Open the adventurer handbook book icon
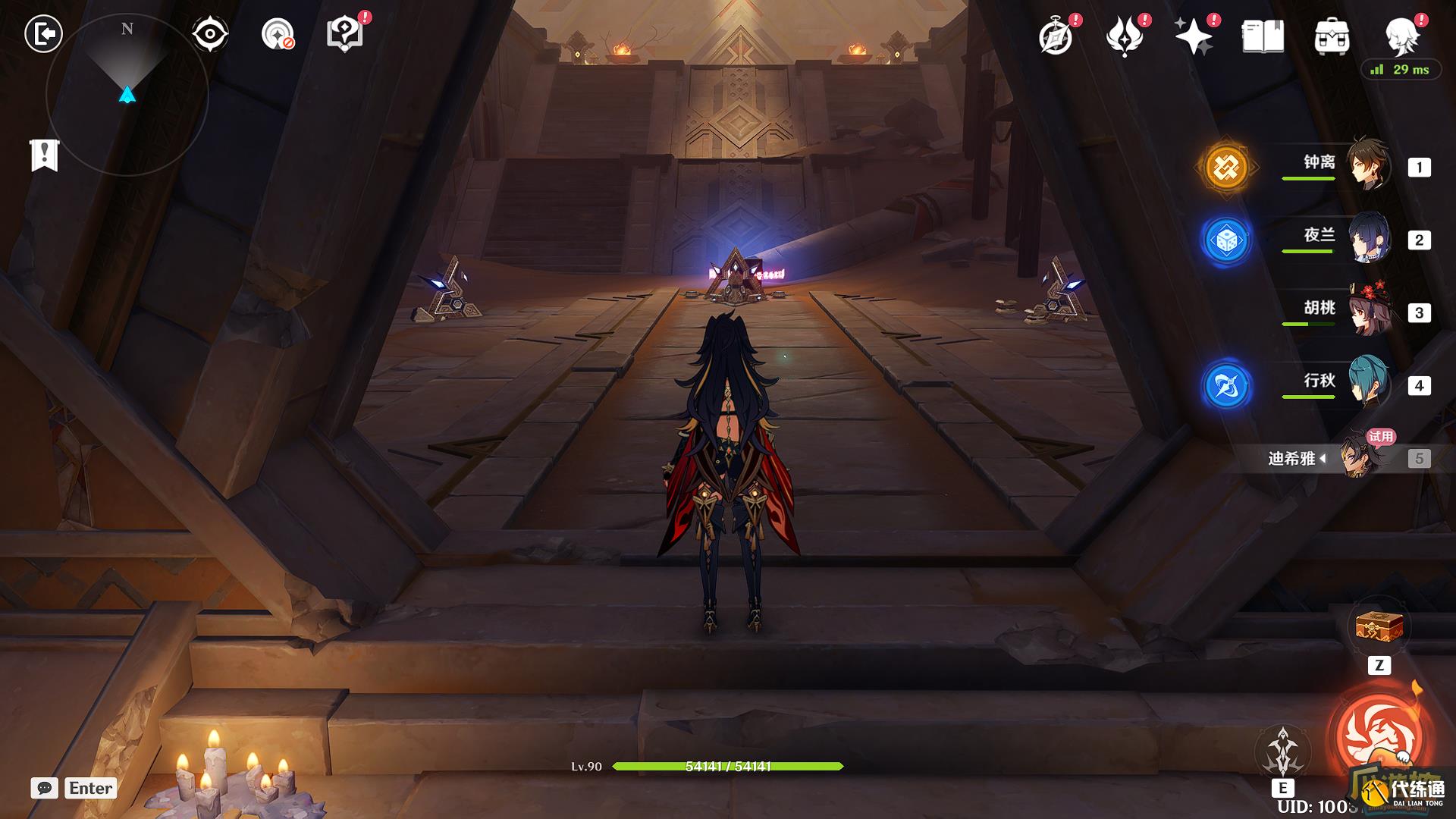Screen dimensions: 1456x819 point(1263,36)
